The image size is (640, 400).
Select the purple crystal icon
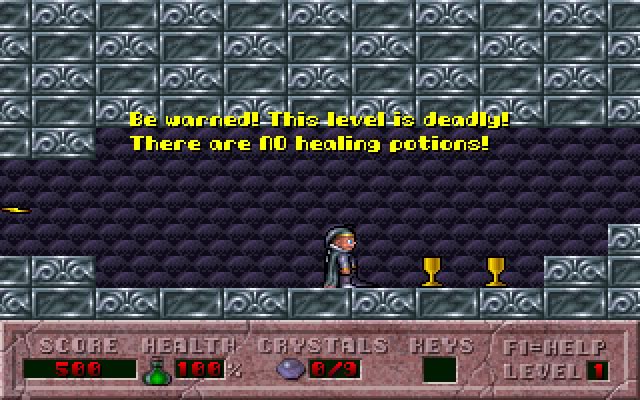click(287, 370)
